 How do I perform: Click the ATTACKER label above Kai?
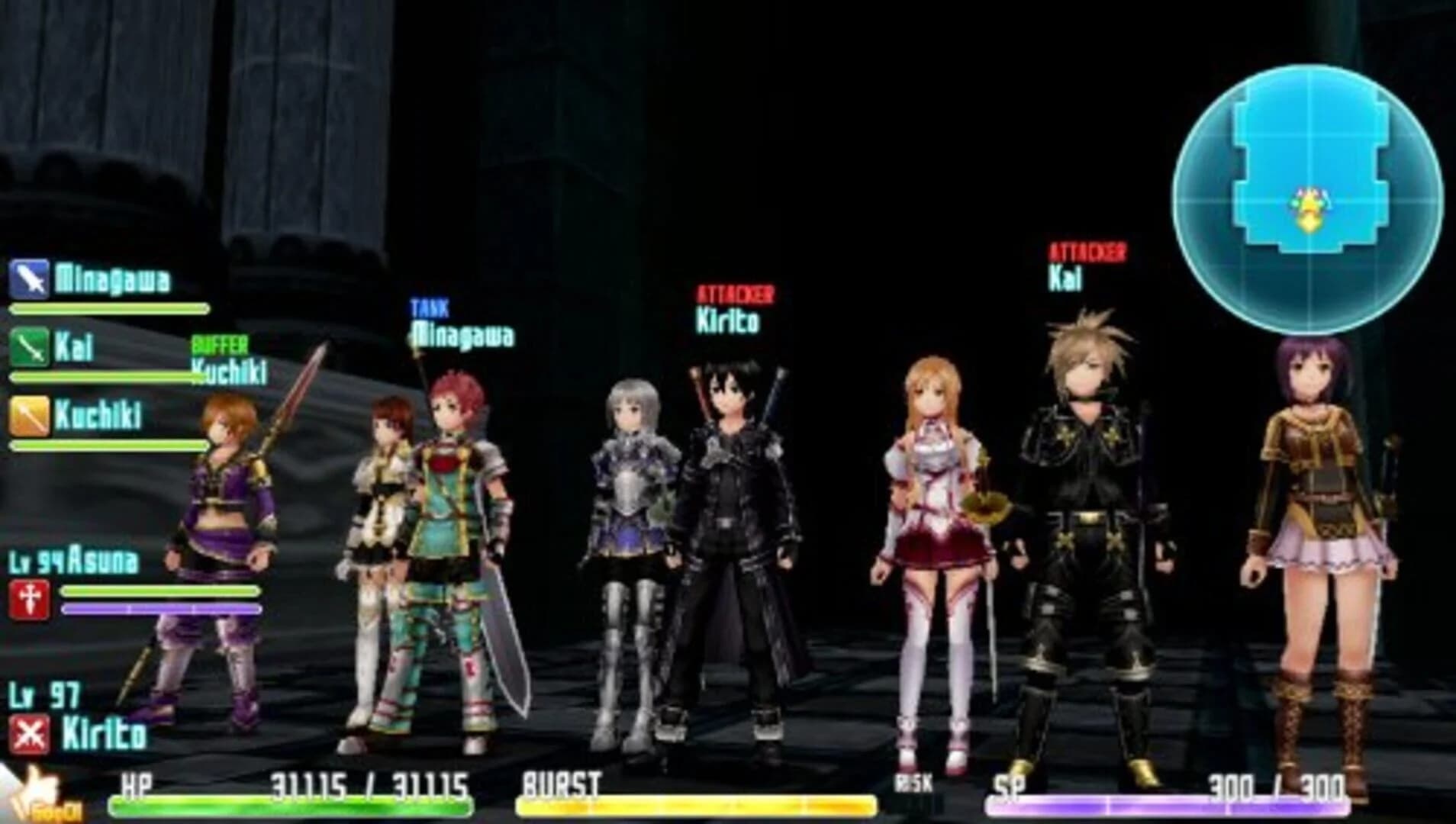point(1087,251)
